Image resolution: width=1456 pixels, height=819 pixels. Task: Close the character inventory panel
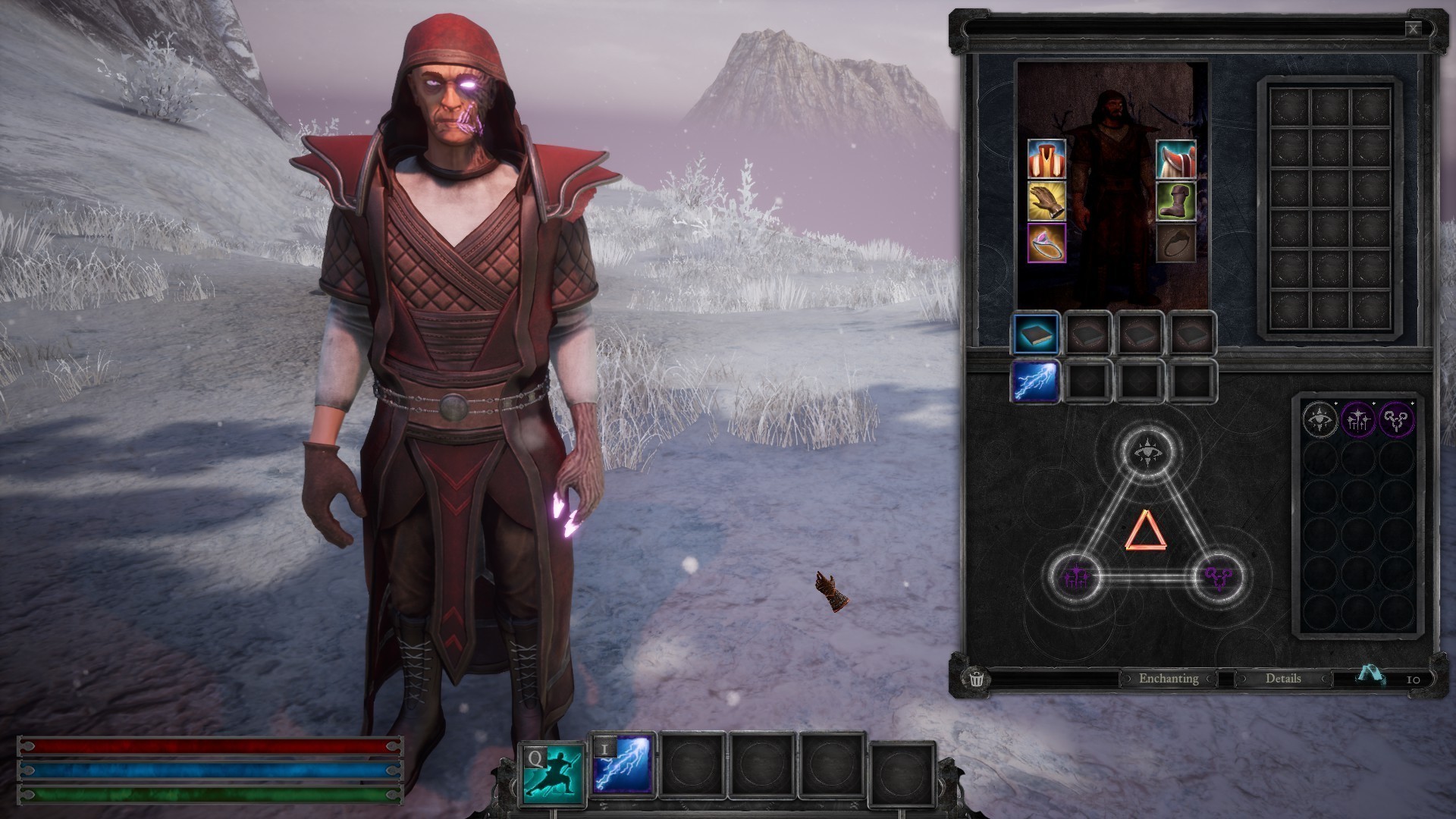1413,30
